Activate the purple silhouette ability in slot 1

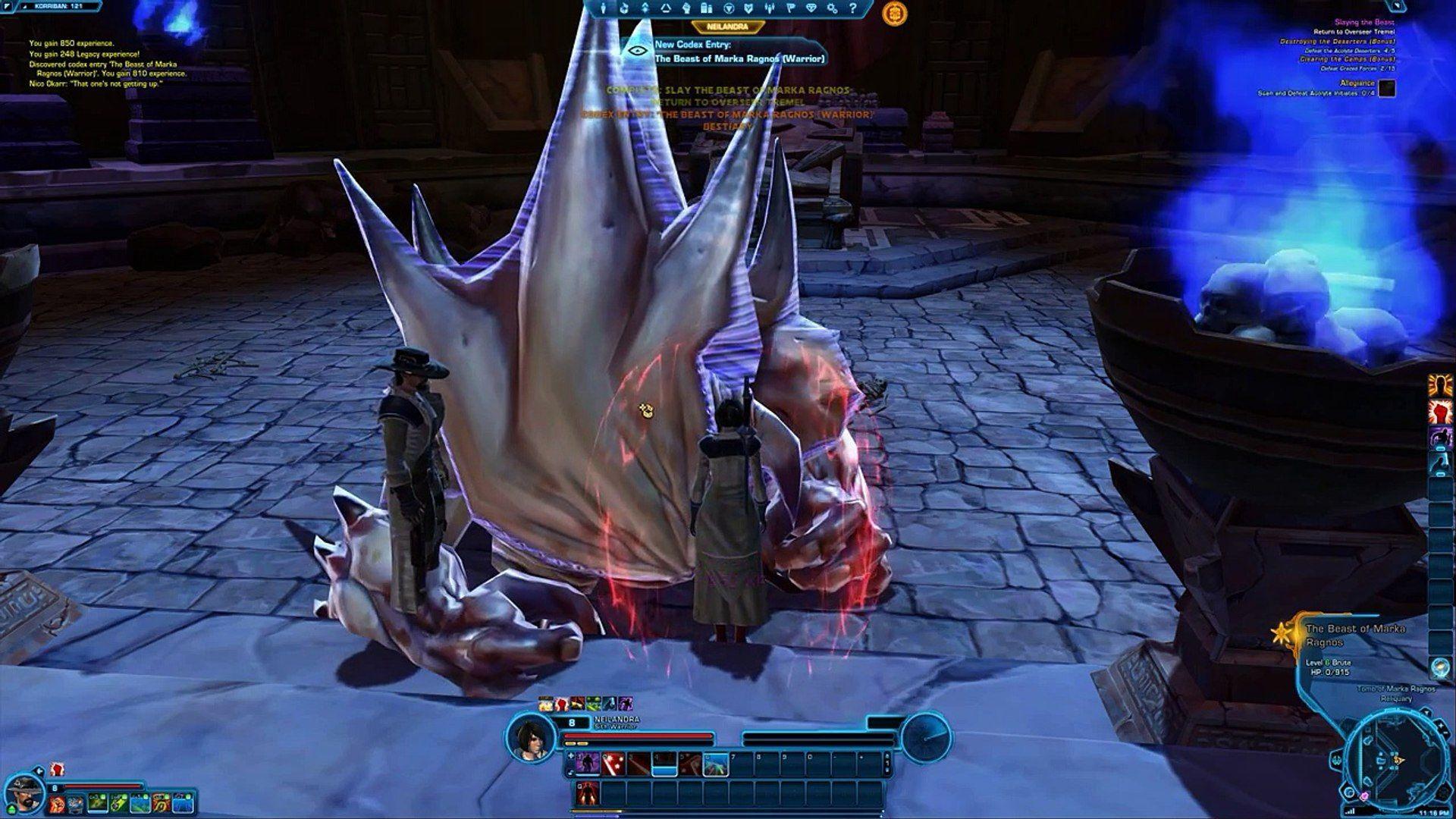pyautogui.click(x=587, y=764)
